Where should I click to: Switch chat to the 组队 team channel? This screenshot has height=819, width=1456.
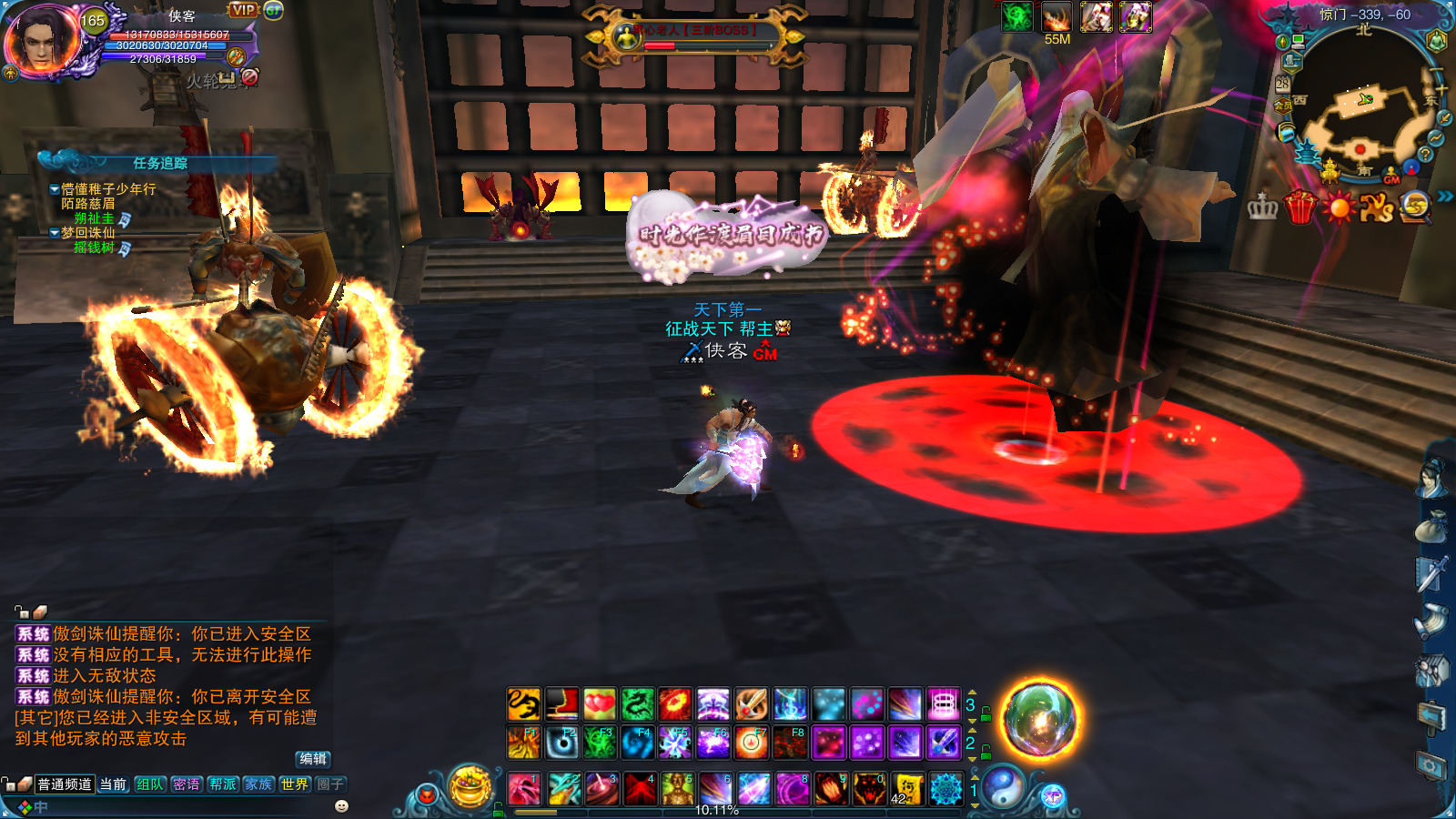(x=150, y=784)
